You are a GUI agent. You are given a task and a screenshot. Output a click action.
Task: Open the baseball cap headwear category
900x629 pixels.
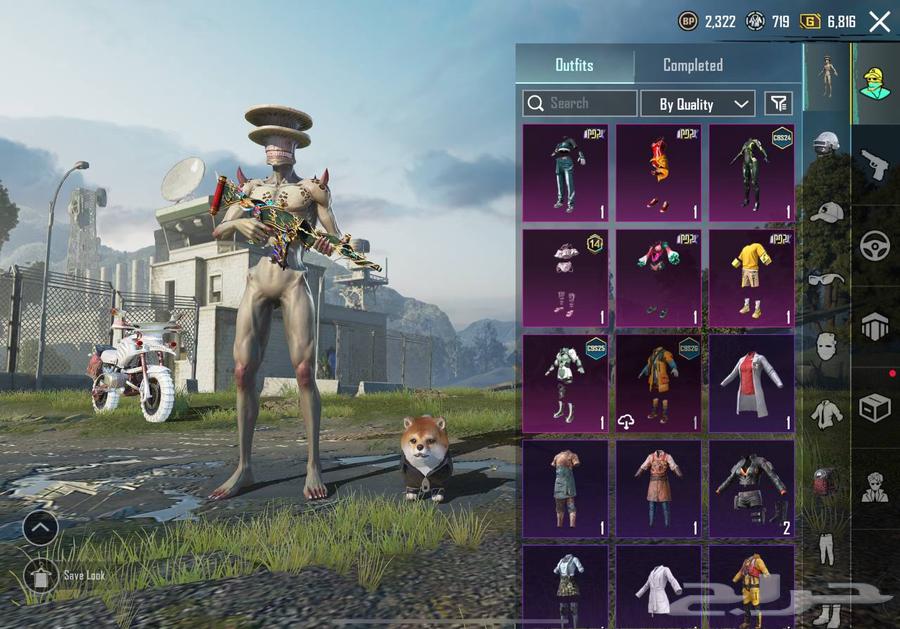[x=826, y=213]
